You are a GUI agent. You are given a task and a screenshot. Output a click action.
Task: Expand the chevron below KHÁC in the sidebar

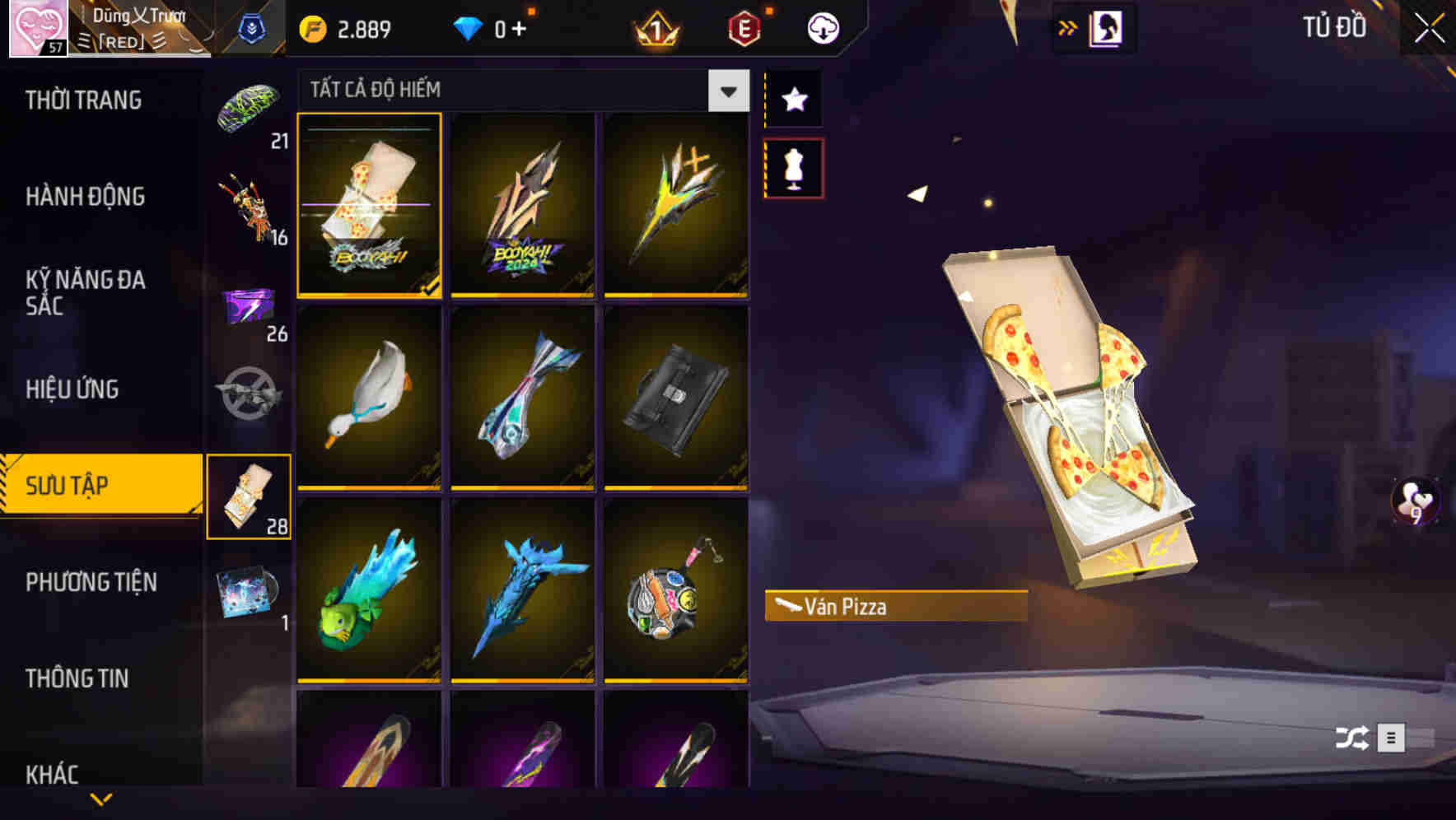tap(101, 796)
